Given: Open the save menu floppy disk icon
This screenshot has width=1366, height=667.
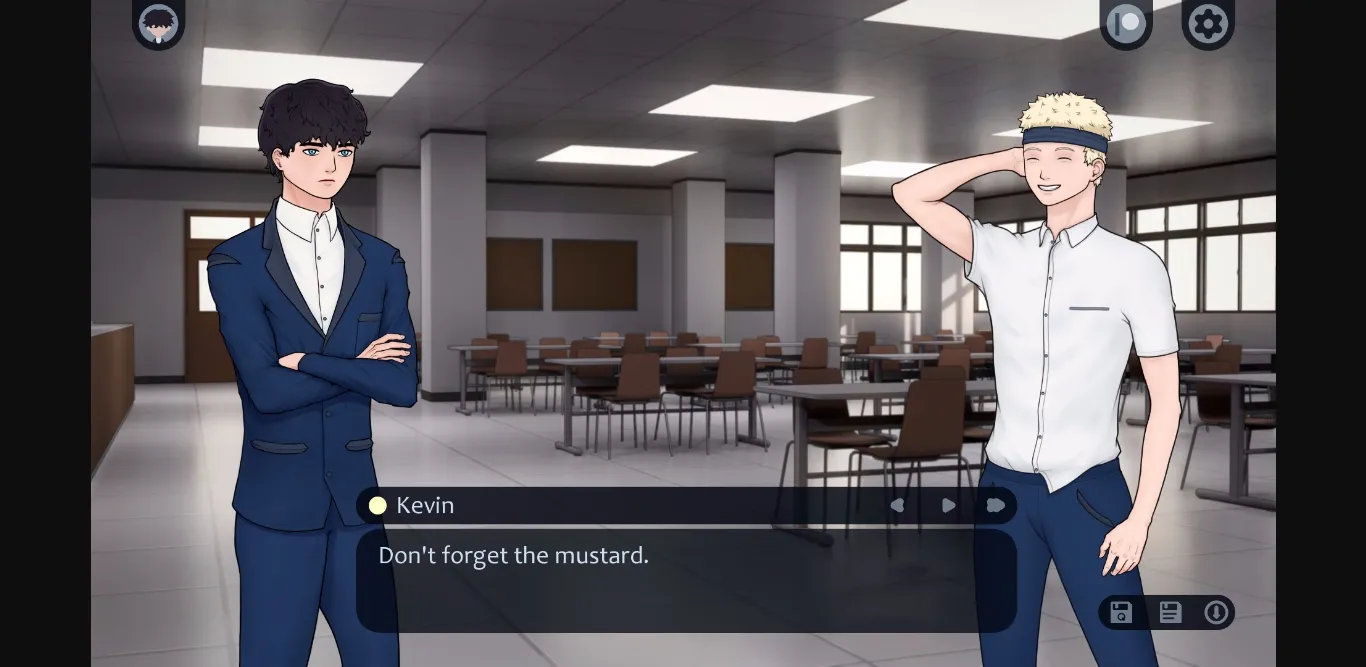Looking at the screenshot, I should click(1170, 613).
